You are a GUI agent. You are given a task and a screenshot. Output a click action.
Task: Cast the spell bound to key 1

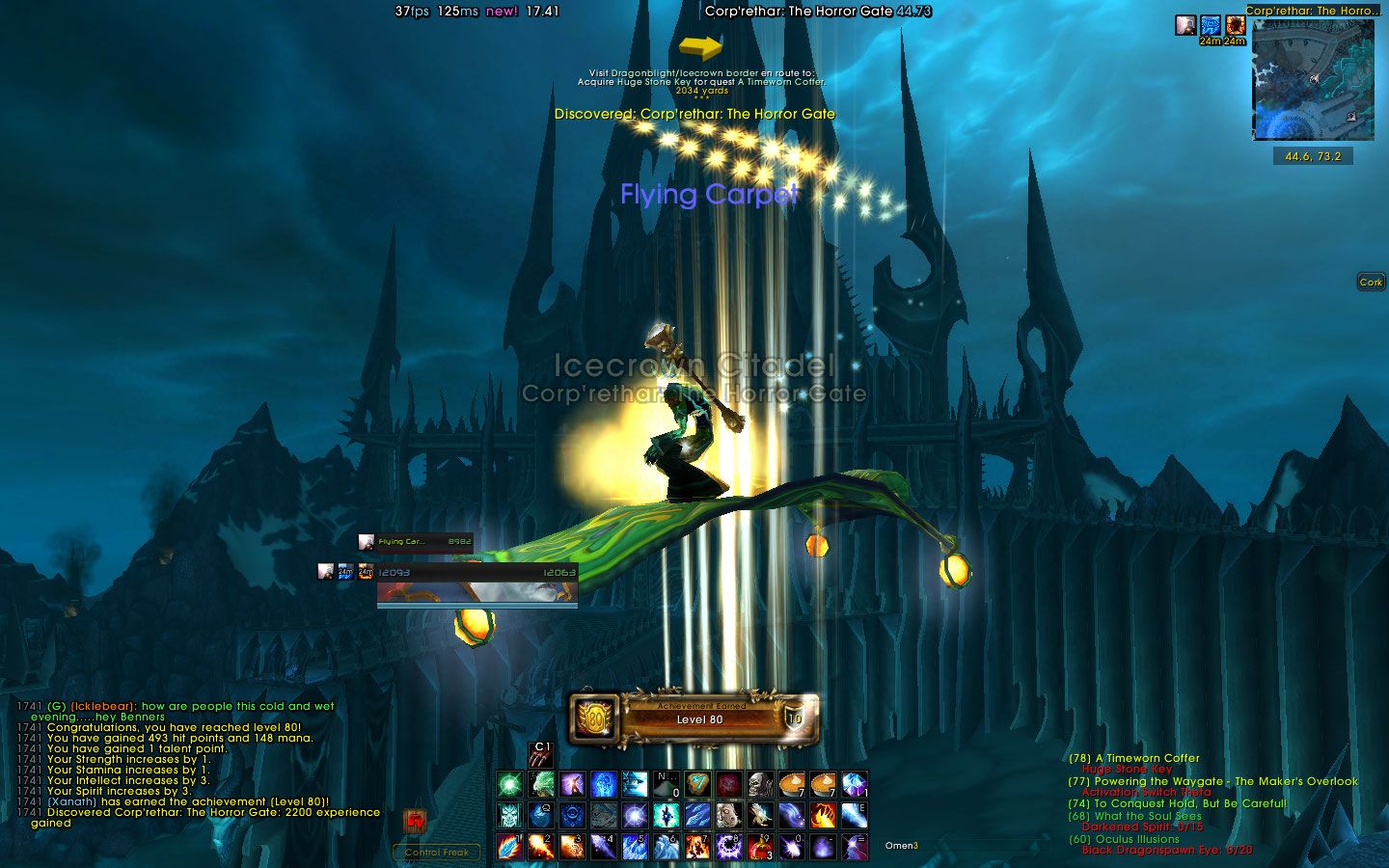[x=510, y=846]
